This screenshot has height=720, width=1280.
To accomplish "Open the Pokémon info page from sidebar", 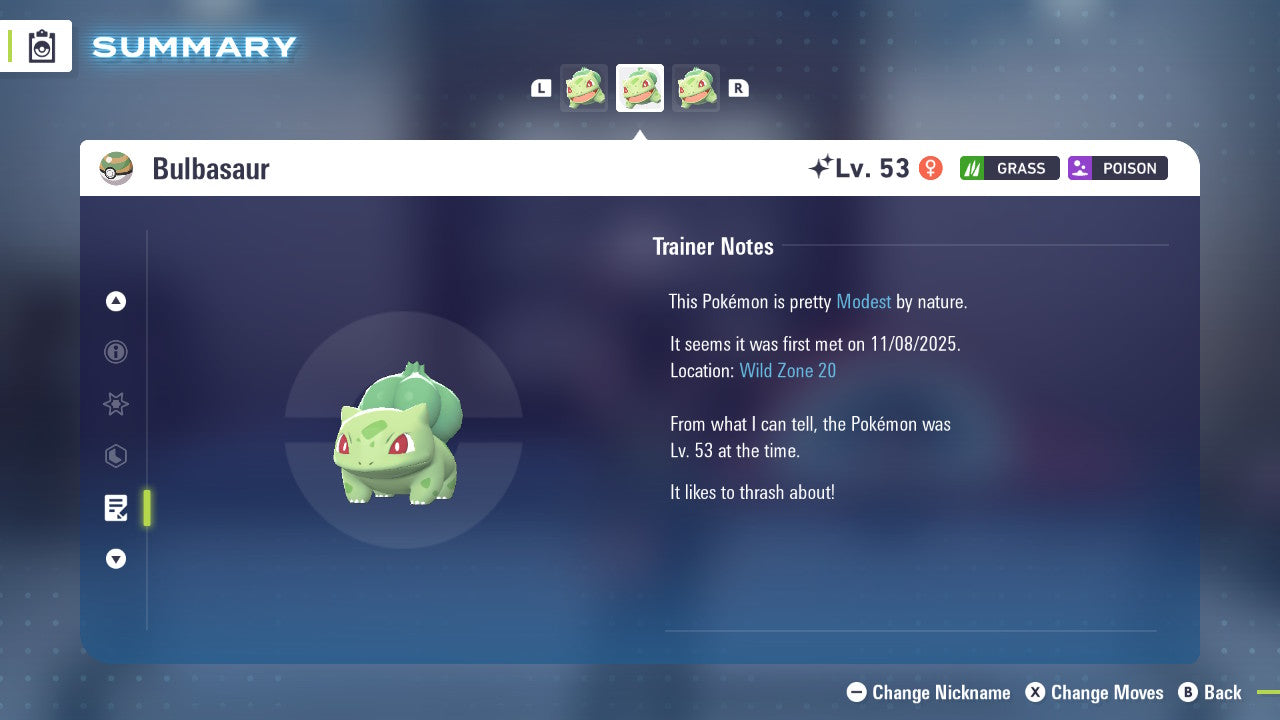I will [115, 352].
